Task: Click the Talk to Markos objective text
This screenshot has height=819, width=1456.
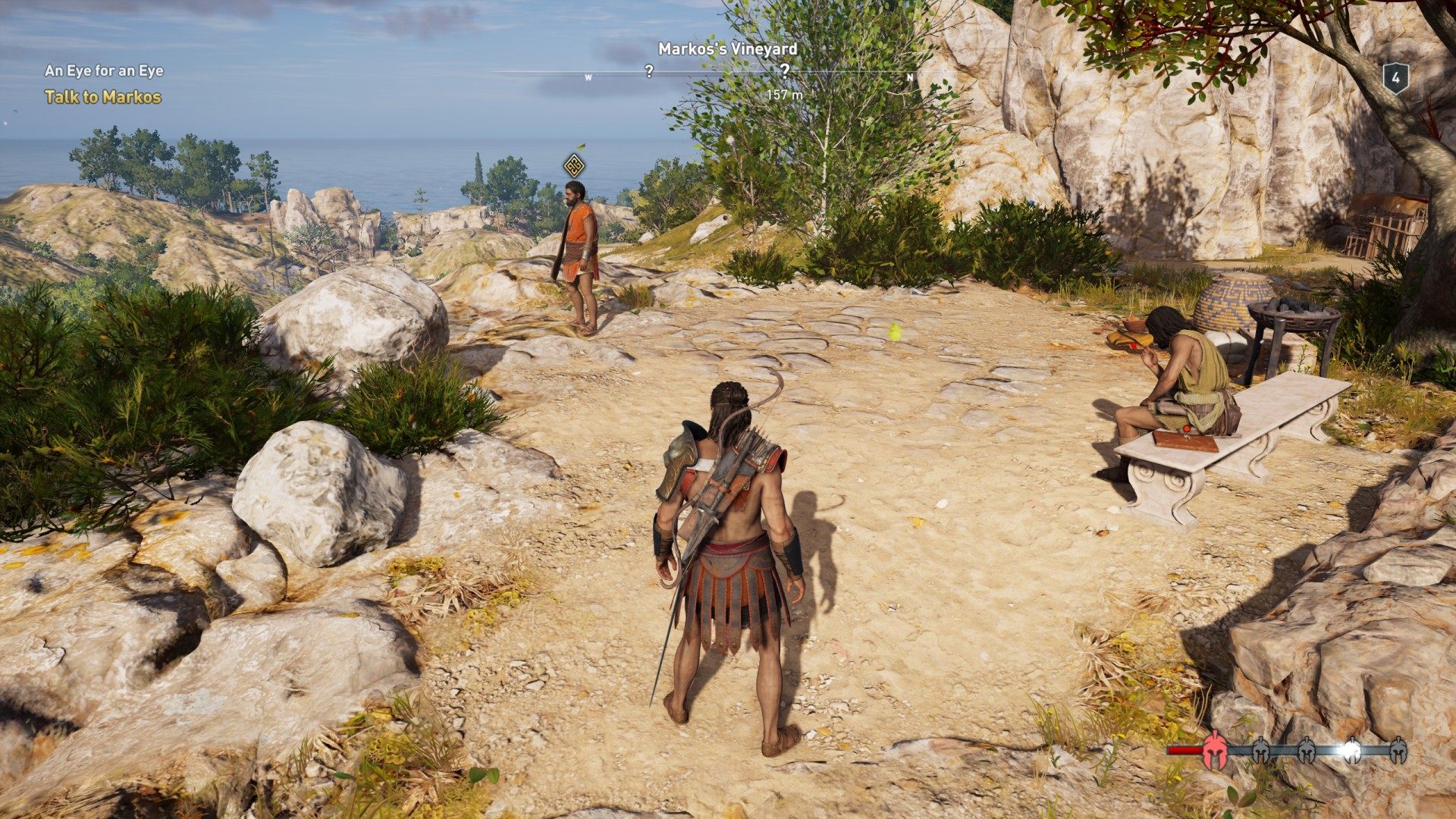Action: point(103,97)
